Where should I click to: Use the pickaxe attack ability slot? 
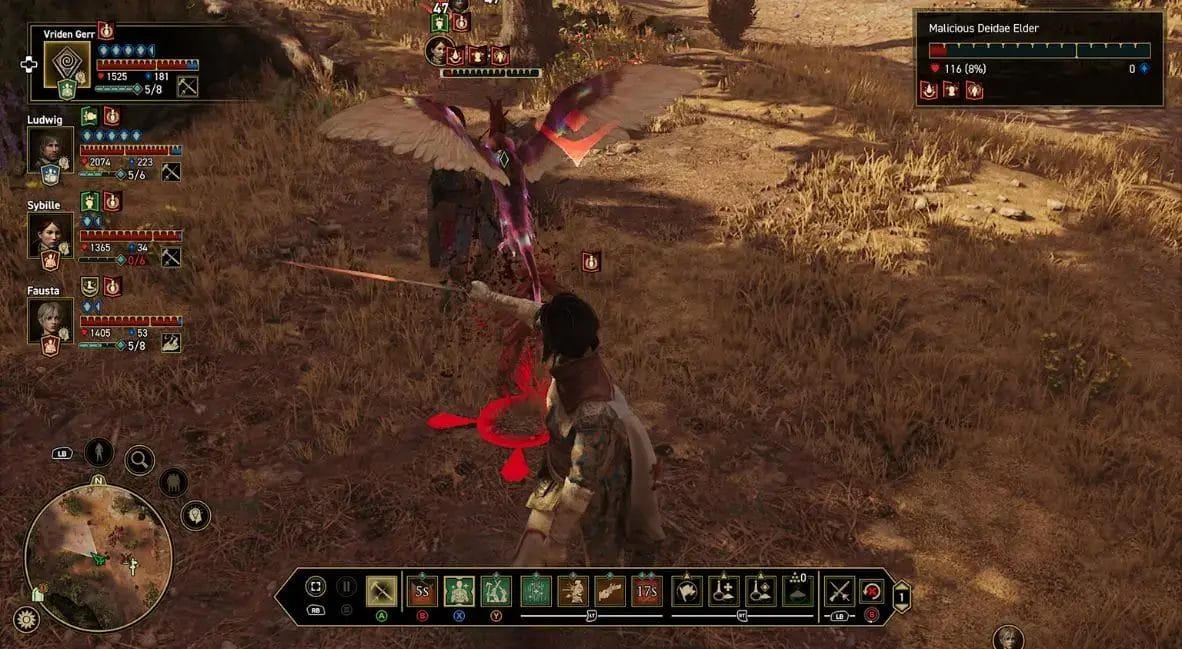click(x=381, y=591)
